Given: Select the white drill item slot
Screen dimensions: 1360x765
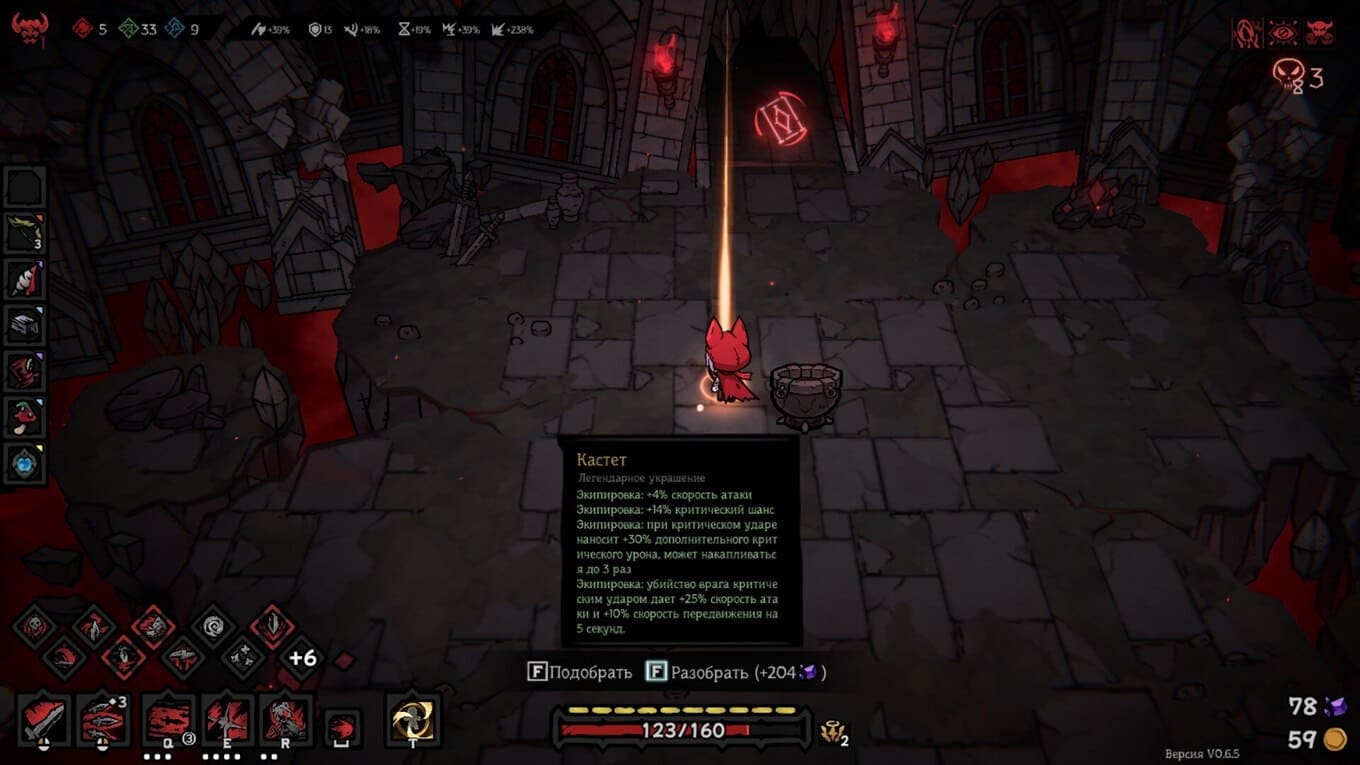Looking at the screenshot, I should pos(24,279).
